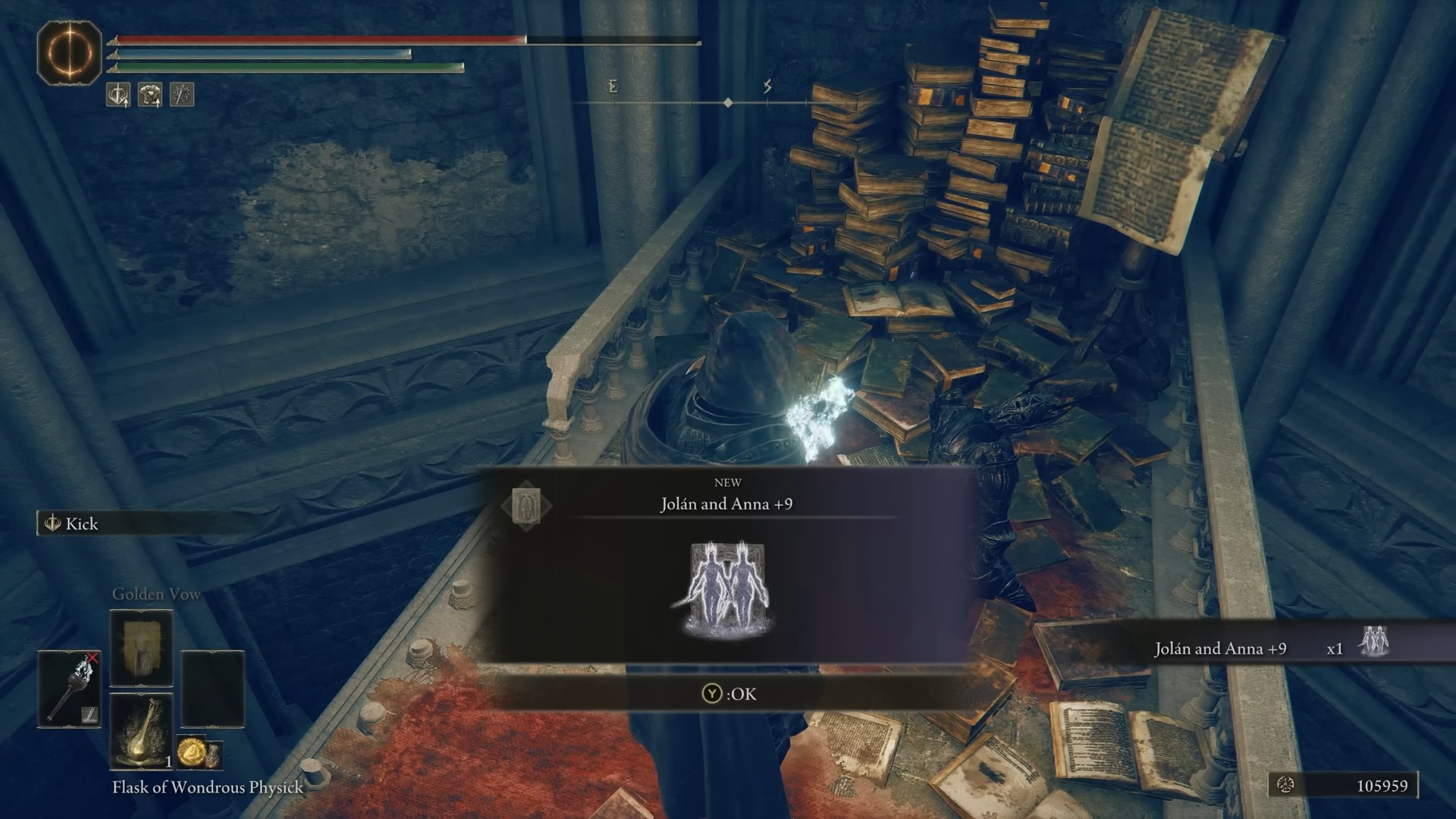Click the Elden Ring rune emblem
Image resolution: width=1456 pixels, height=819 pixels.
coord(70,53)
